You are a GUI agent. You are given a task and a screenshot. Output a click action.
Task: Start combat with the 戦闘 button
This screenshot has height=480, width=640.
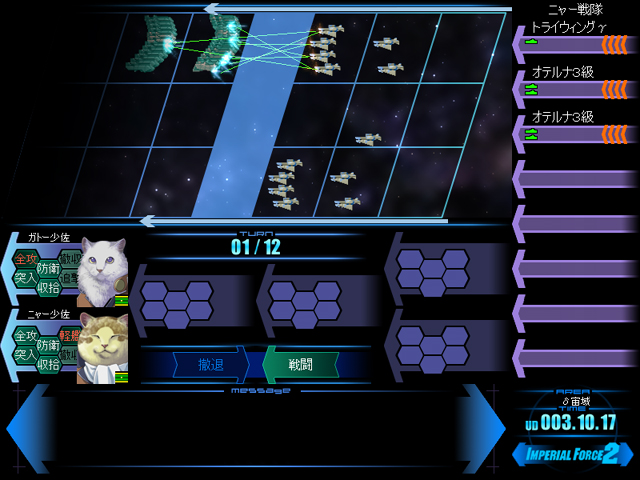(x=299, y=364)
